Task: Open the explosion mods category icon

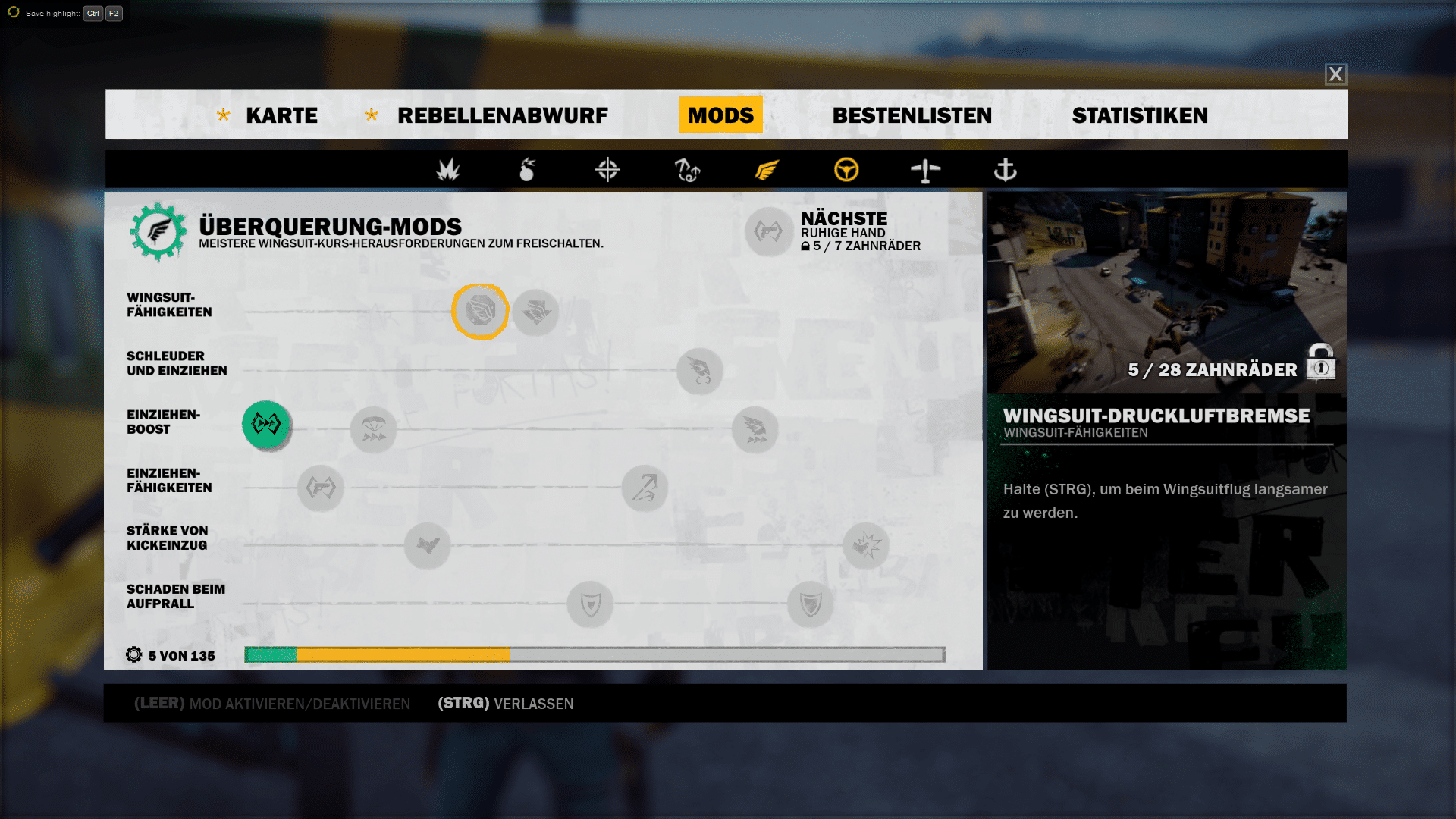Action: coord(448,170)
